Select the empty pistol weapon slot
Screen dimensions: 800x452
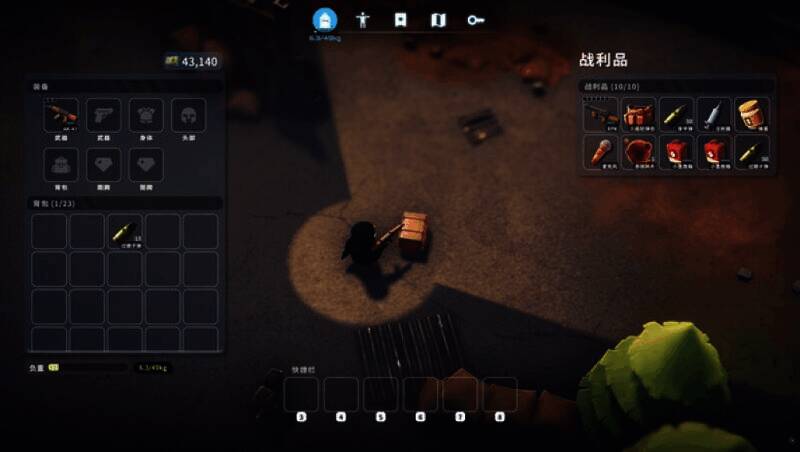[103, 114]
